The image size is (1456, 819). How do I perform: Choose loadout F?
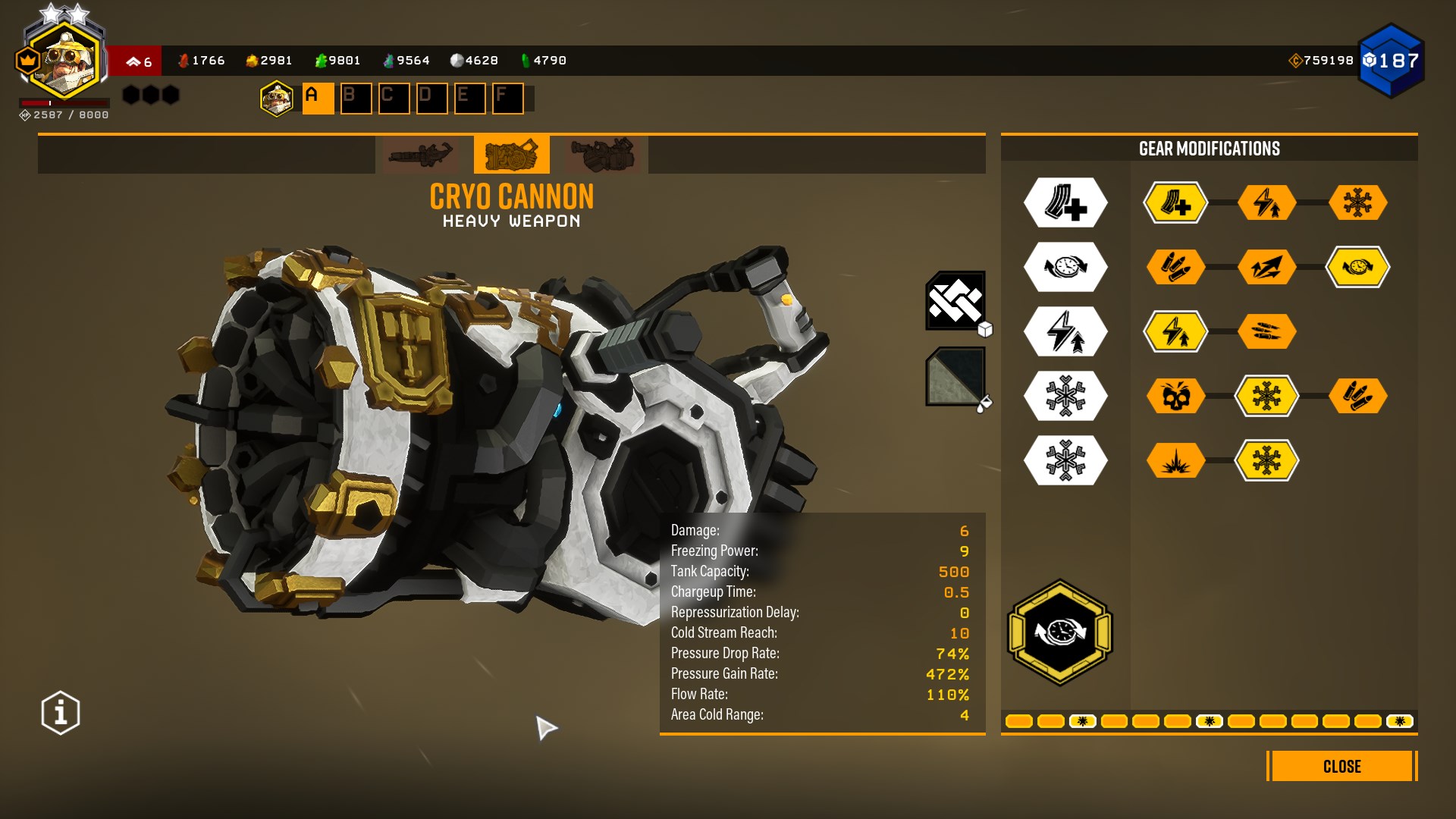(x=507, y=99)
